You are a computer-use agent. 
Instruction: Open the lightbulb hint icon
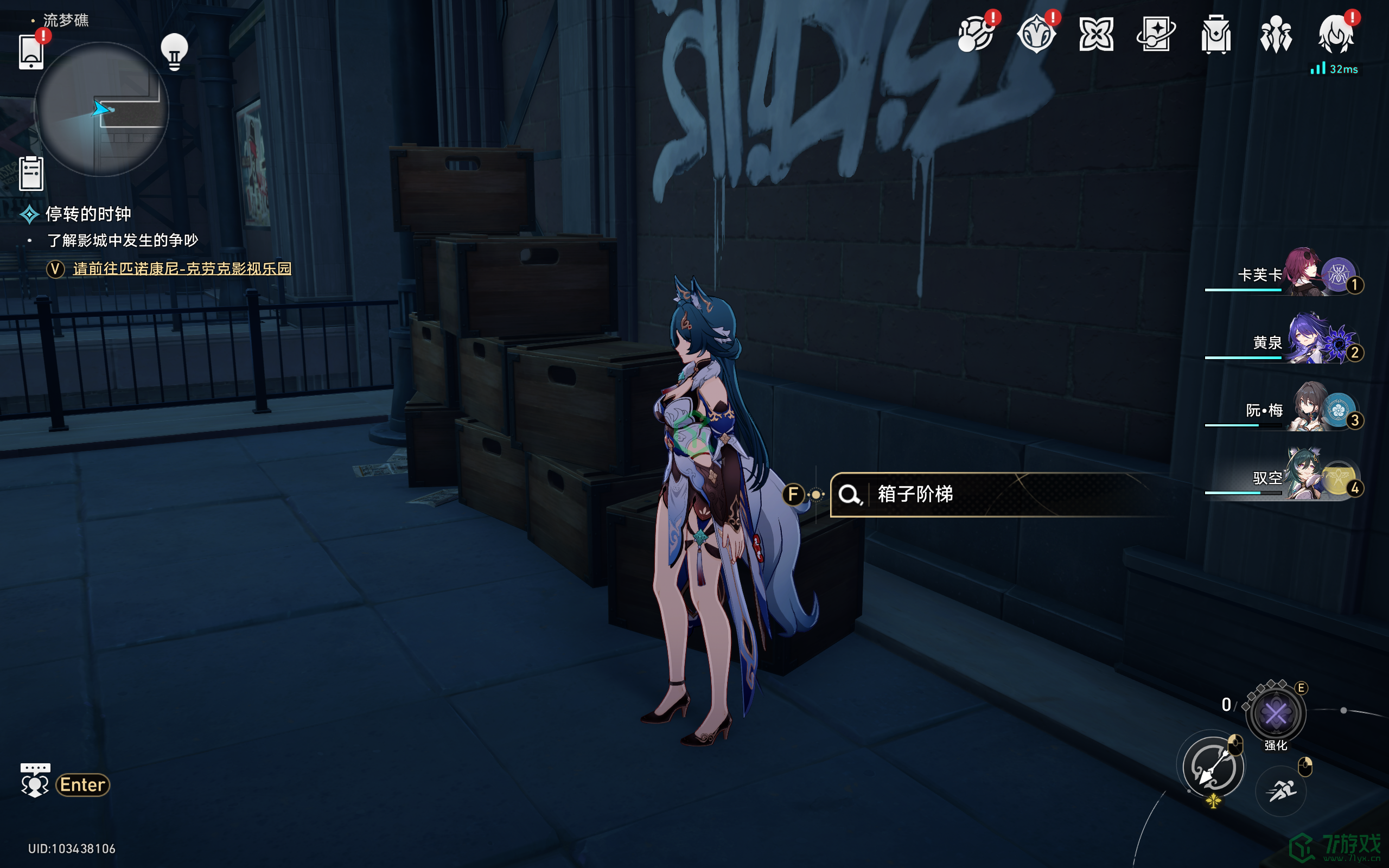coord(174,52)
